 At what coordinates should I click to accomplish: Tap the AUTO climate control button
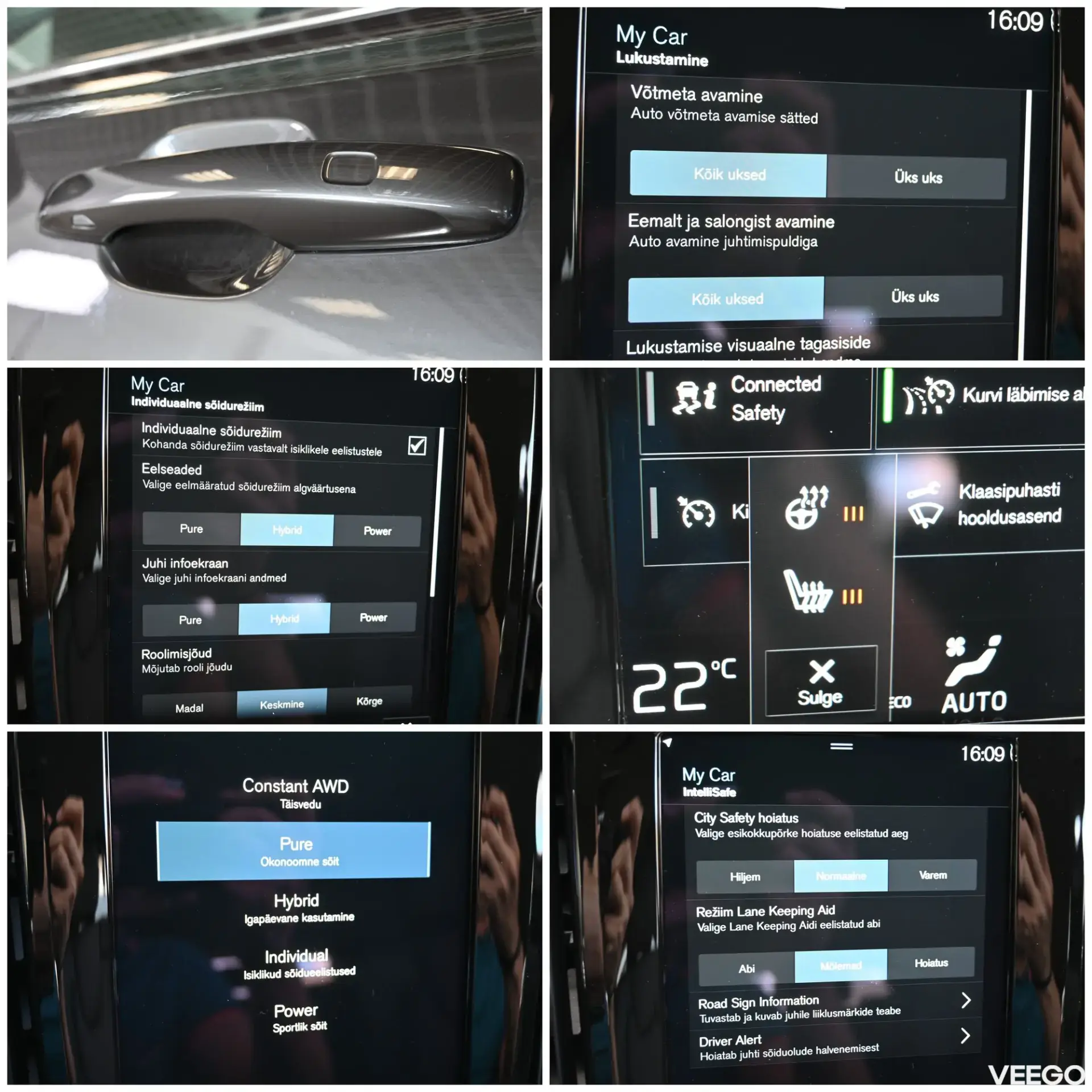[974, 677]
